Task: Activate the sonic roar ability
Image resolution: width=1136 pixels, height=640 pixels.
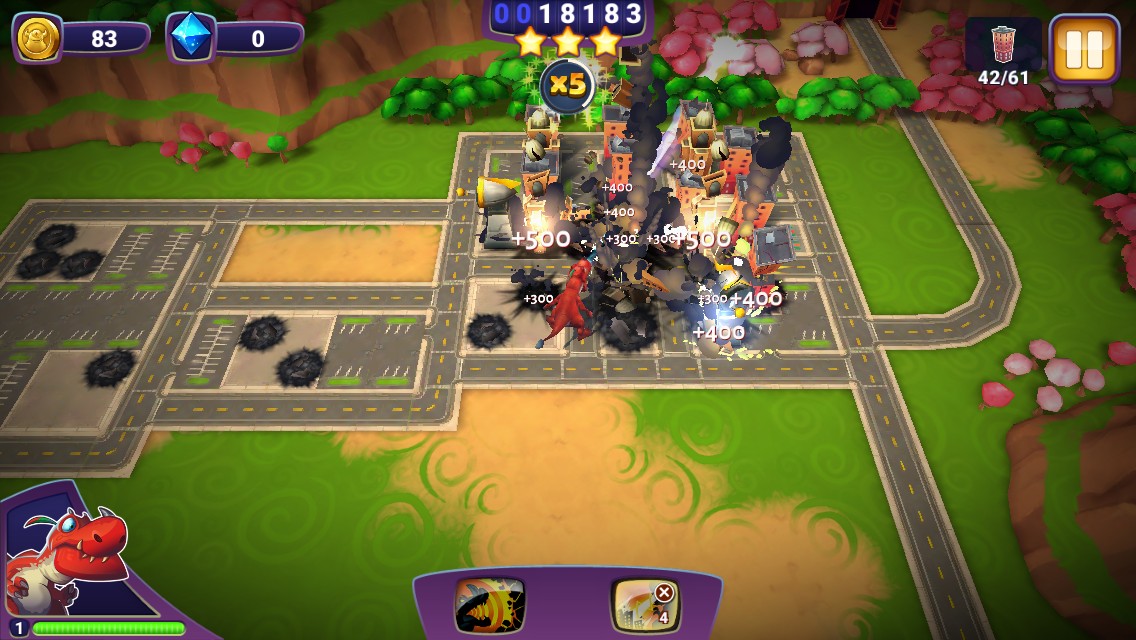Action: 489,604
